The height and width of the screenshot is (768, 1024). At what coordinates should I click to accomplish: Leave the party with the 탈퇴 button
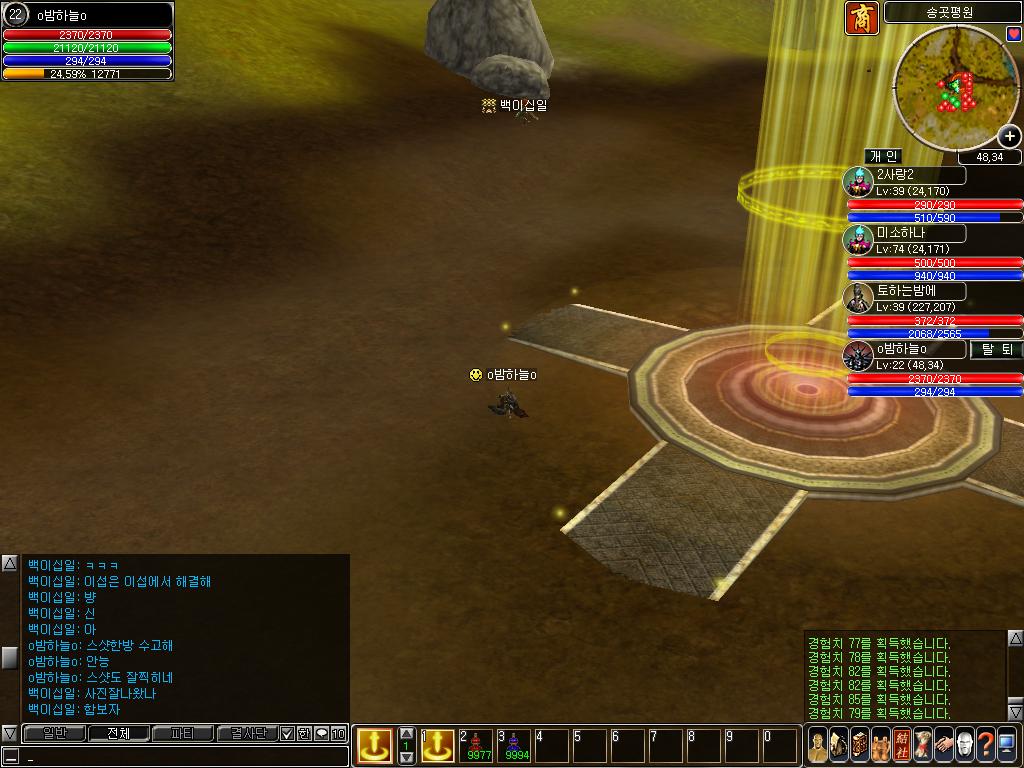tap(997, 350)
